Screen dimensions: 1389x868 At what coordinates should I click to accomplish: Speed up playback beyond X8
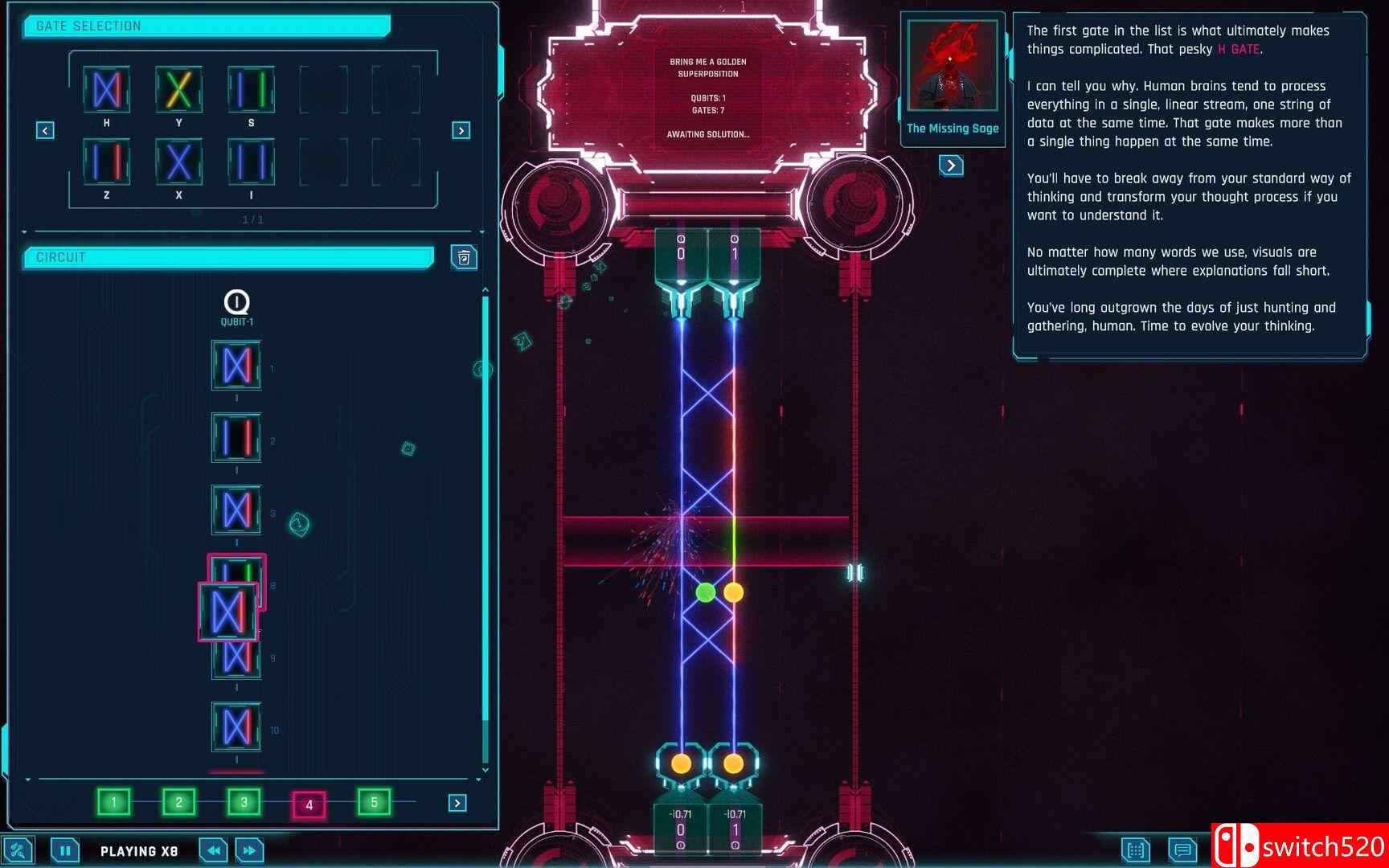tap(249, 850)
